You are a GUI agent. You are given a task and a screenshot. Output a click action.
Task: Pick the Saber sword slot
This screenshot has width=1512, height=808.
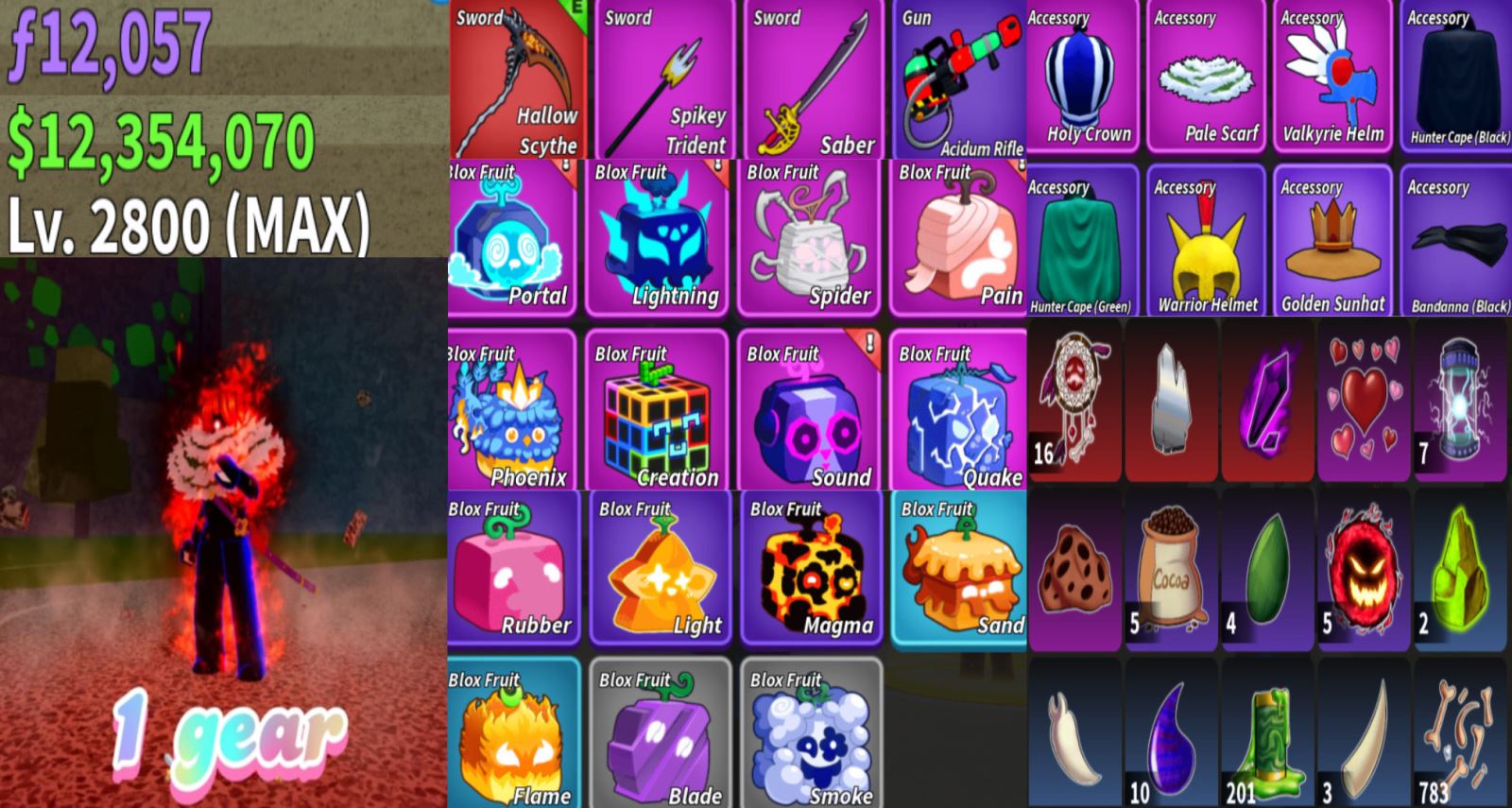click(813, 80)
